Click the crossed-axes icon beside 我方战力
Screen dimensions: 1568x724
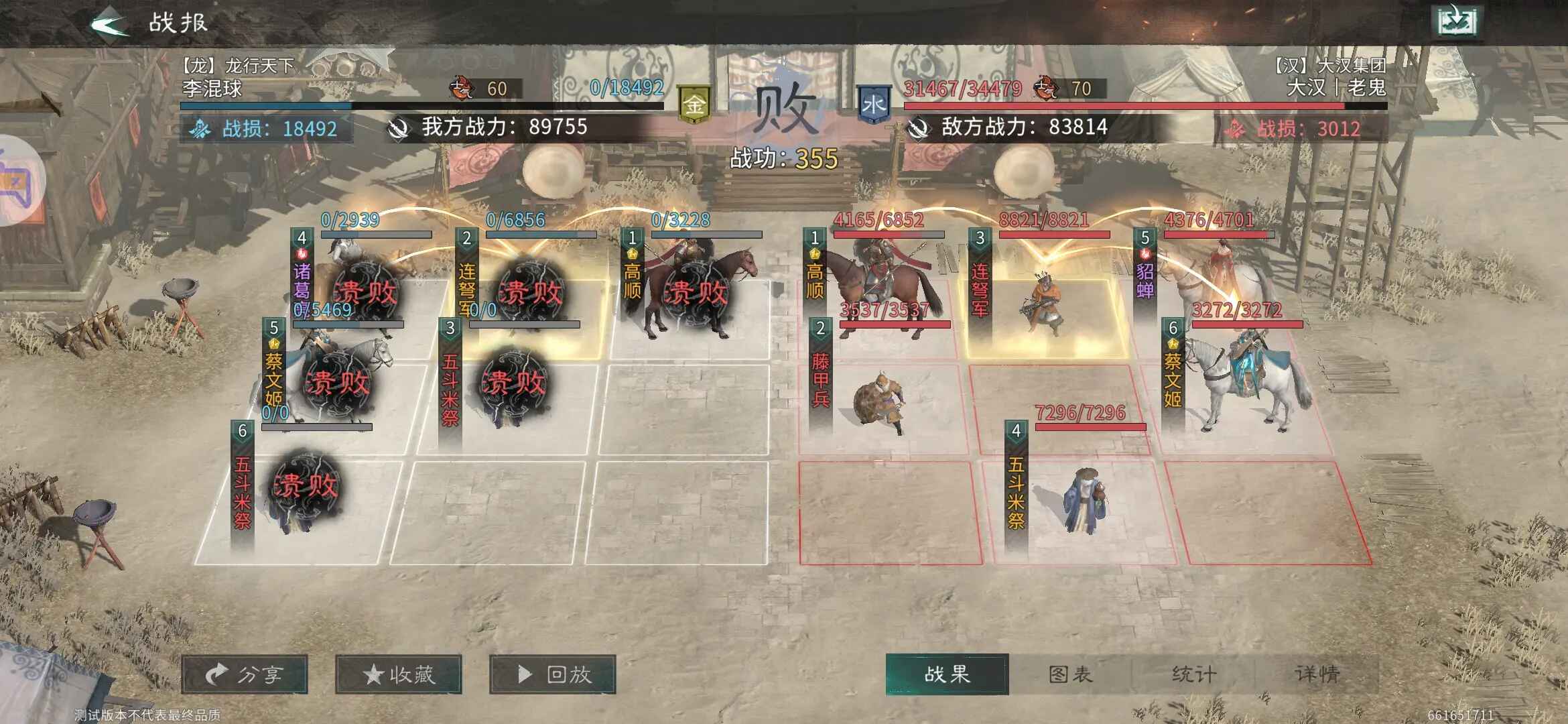pyautogui.click(x=400, y=128)
